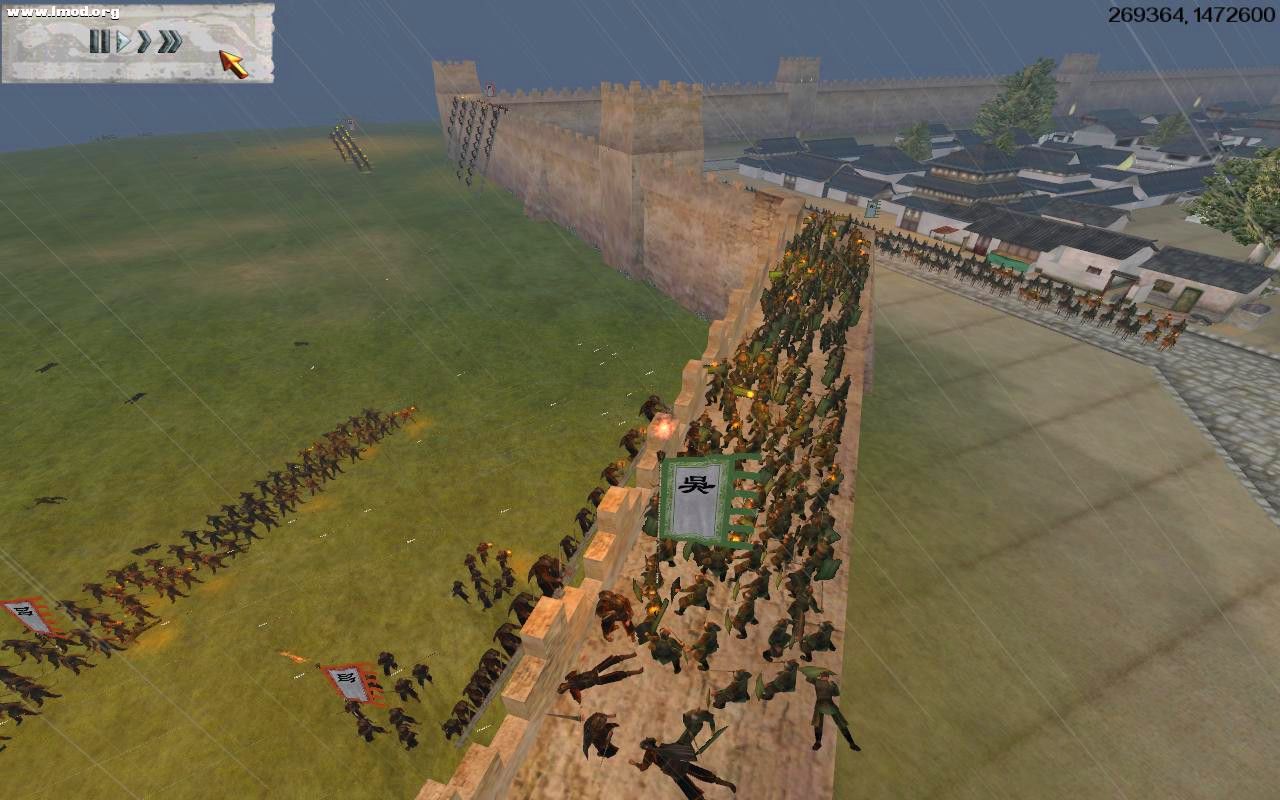
Task: Click the fire arrow streak on the field
Action: pos(295,655)
